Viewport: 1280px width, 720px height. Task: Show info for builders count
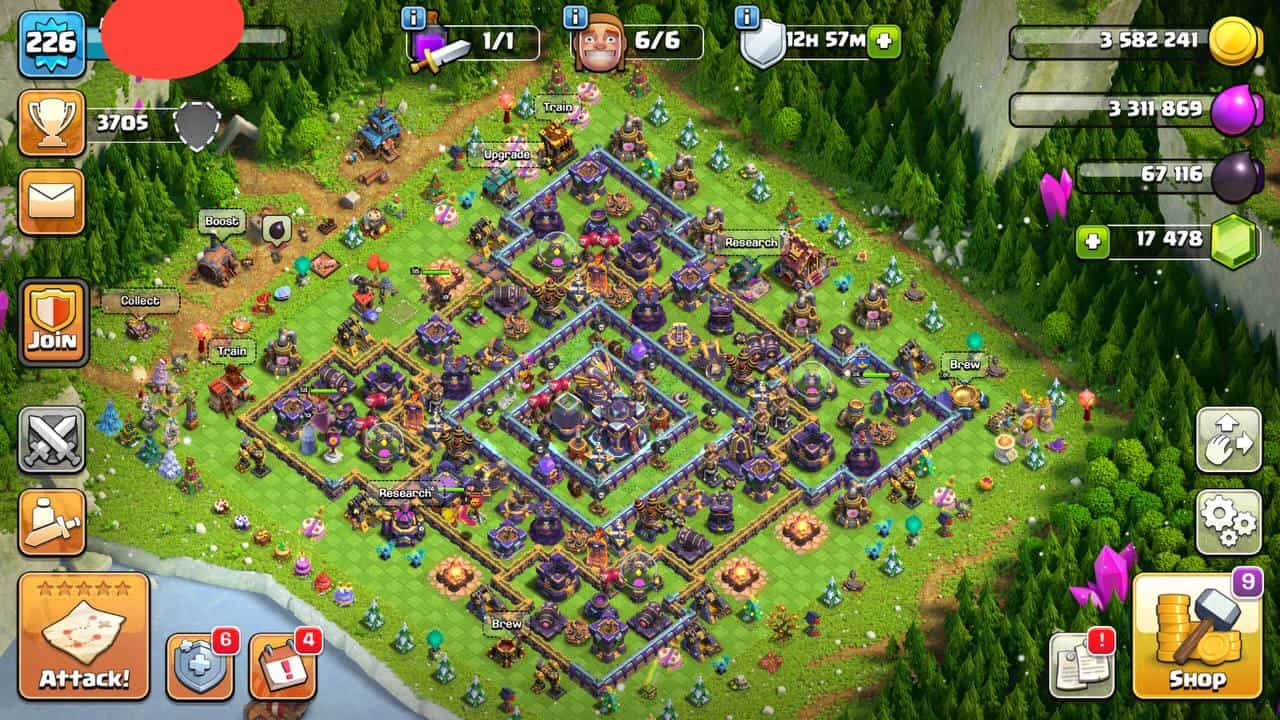click(575, 17)
